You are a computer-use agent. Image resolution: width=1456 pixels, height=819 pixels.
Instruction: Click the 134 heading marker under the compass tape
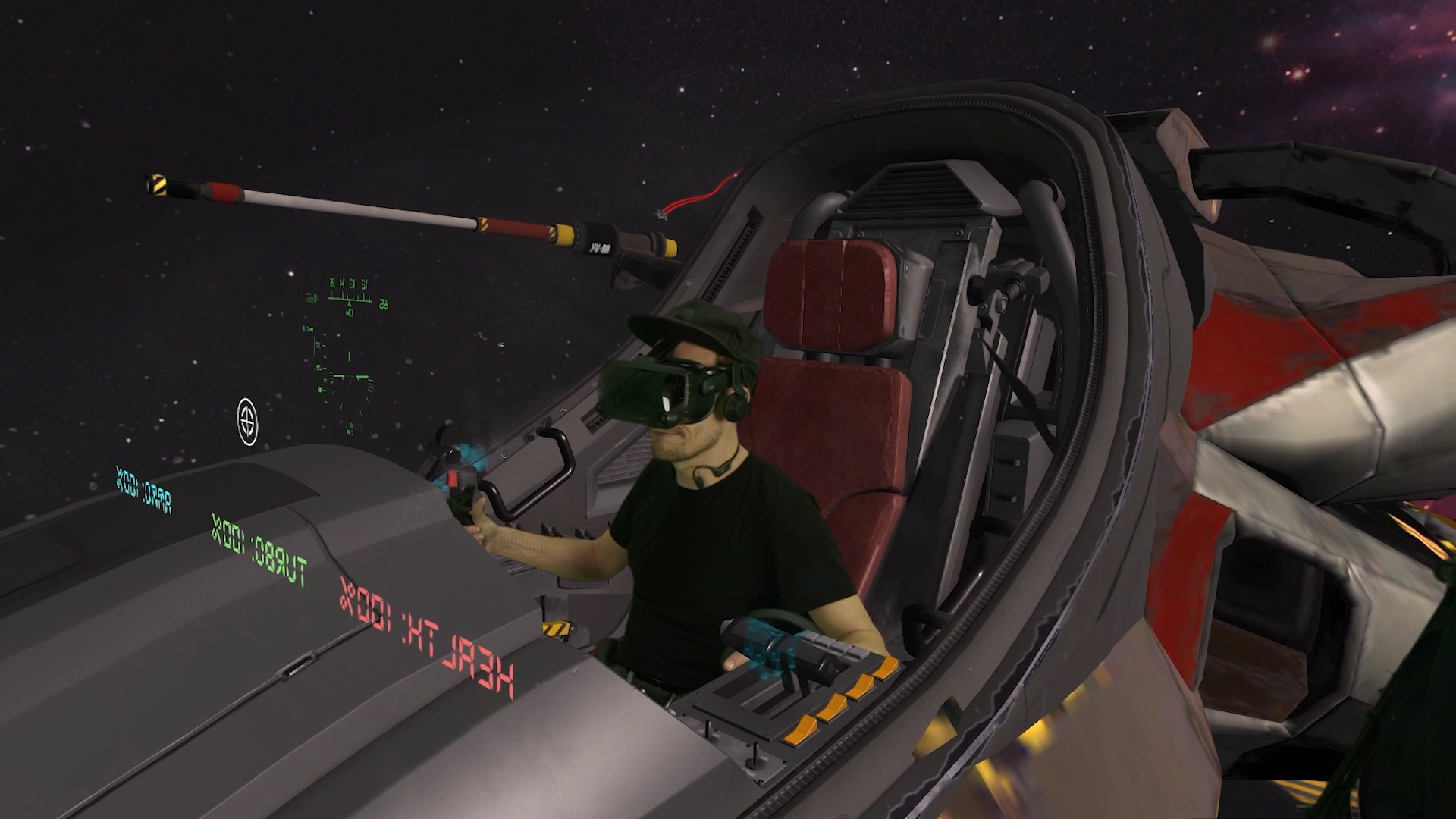(x=350, y=312)
